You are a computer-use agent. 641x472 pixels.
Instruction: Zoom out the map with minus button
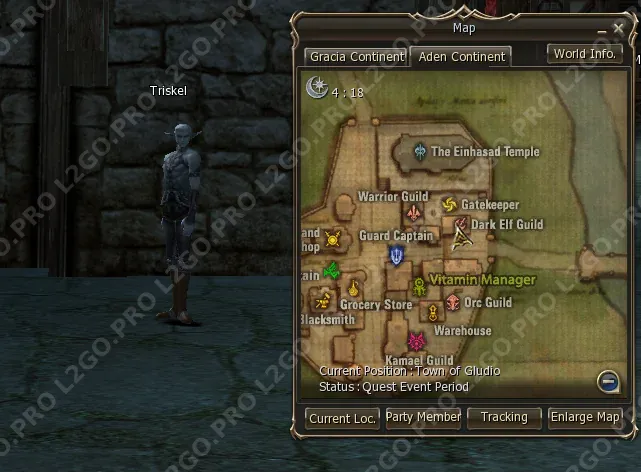click(607, 380)
